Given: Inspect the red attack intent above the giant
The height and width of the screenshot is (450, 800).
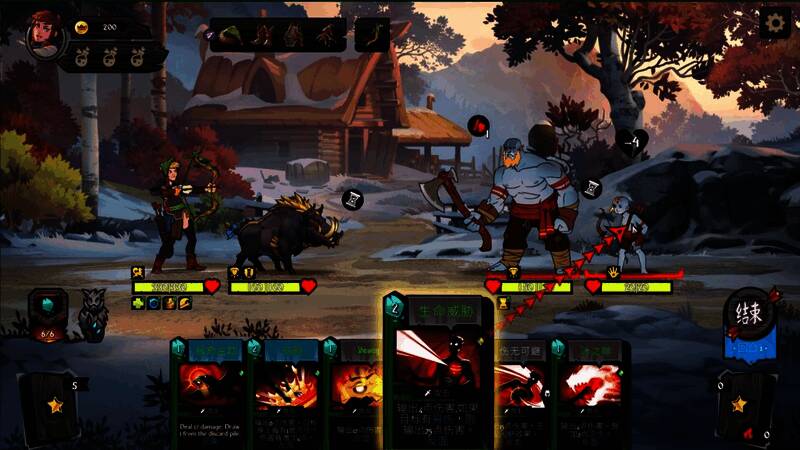Looking at the screenshot, I should click(482, 126).
